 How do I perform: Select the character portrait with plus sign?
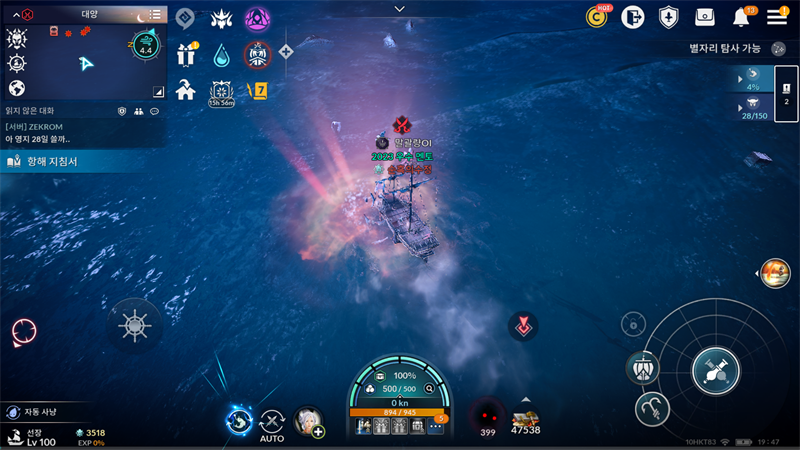coord(308,422)
